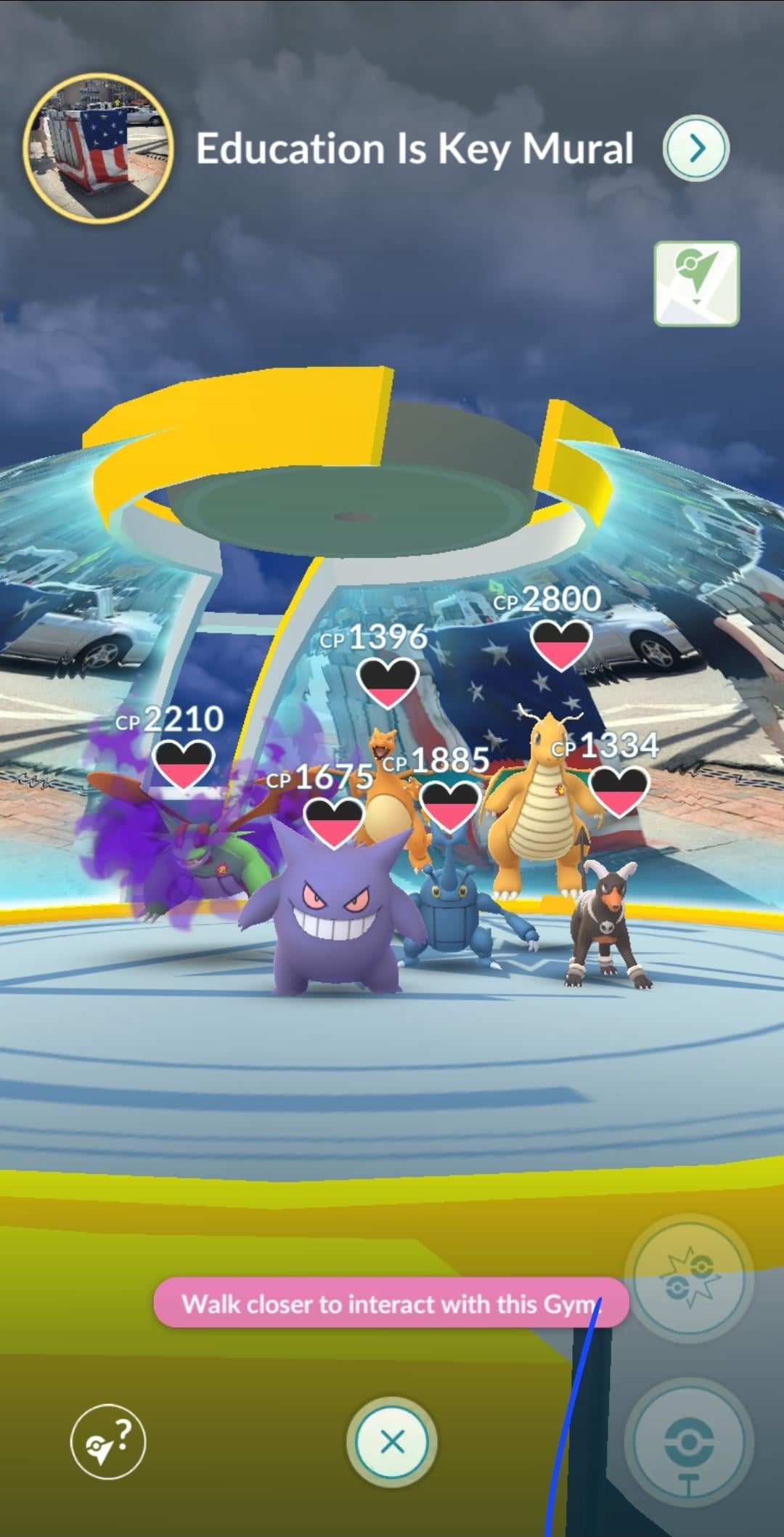Tap the Education Is Key Mural photo thumbnail
The height and width of the screenshot is (1537, 784).
tap(99, 148)
